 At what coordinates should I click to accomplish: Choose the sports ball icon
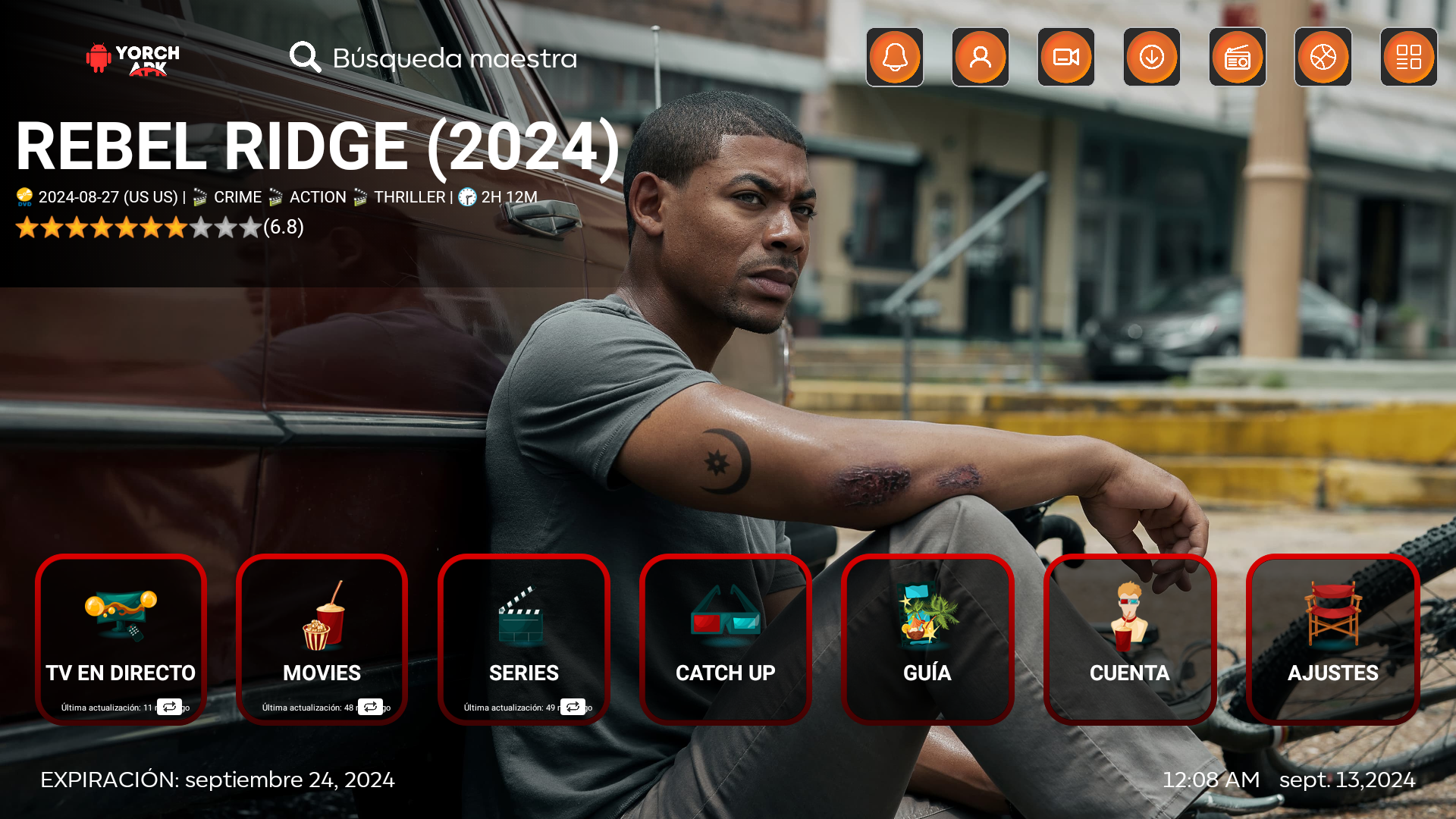(1323, 58)
